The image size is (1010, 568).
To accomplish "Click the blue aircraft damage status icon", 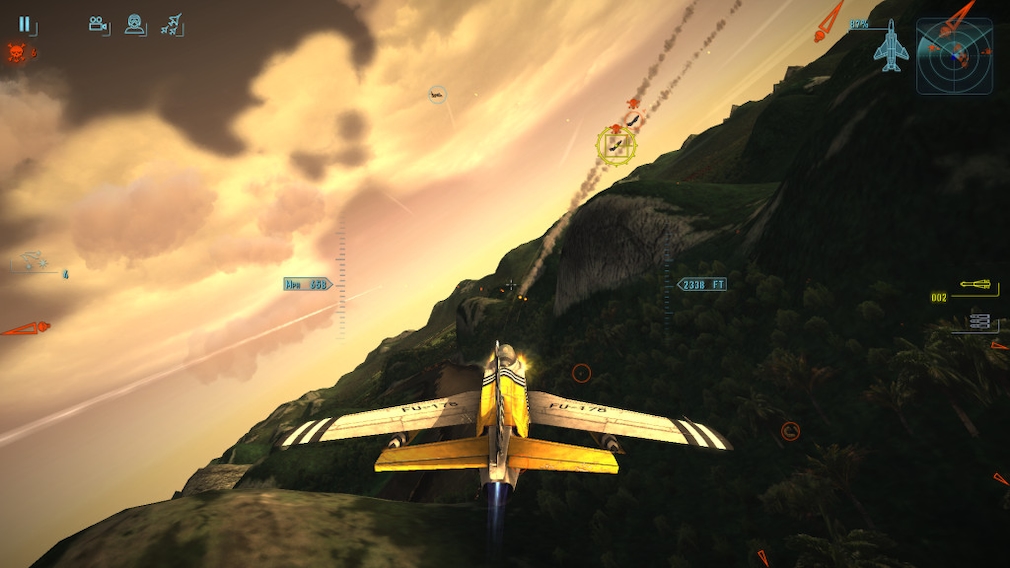I will pos(889,47).
